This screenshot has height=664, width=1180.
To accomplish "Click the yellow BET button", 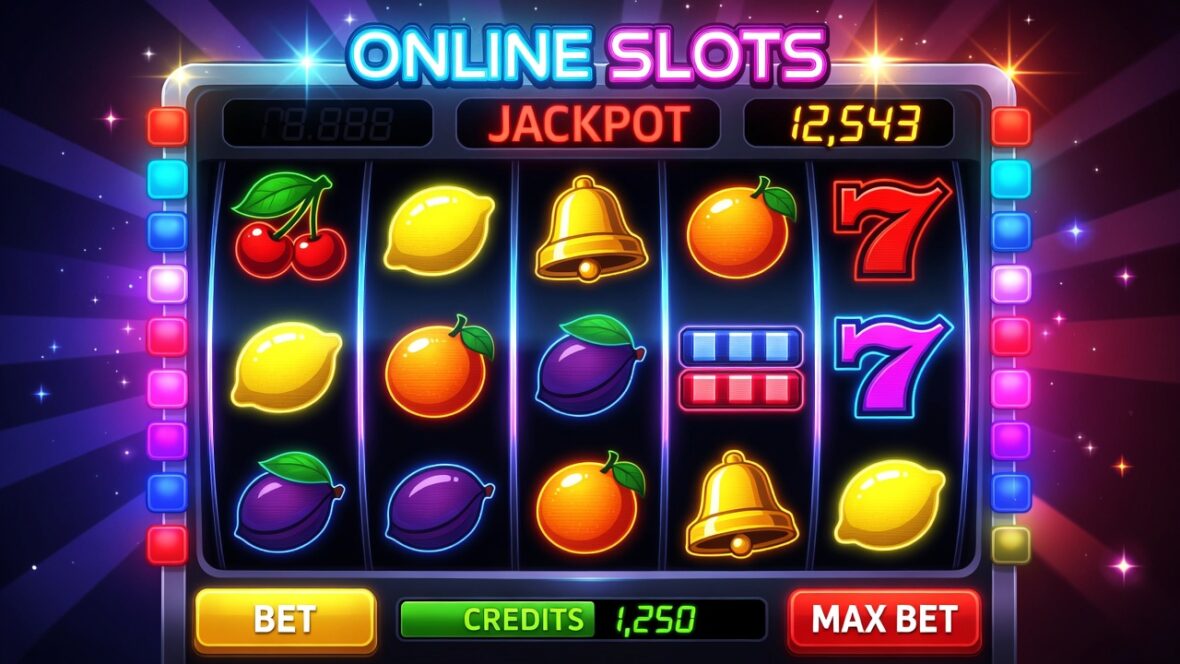I will [x=285, y=619].
